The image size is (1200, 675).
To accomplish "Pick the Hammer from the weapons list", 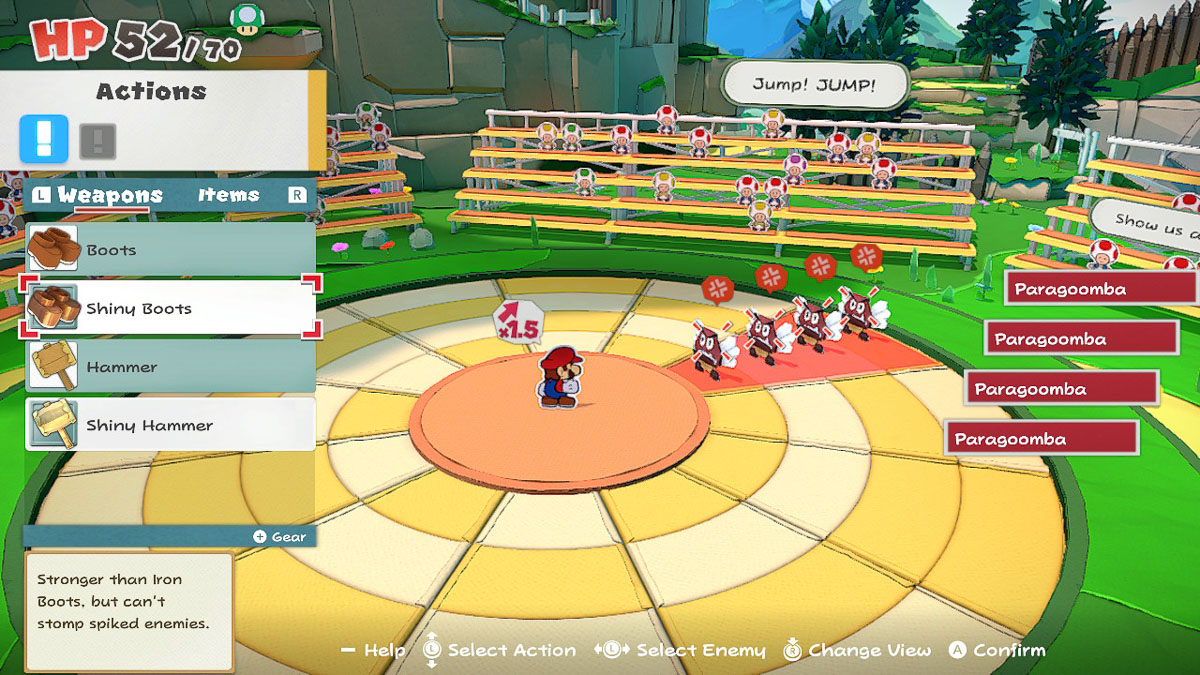I will 170,367.
